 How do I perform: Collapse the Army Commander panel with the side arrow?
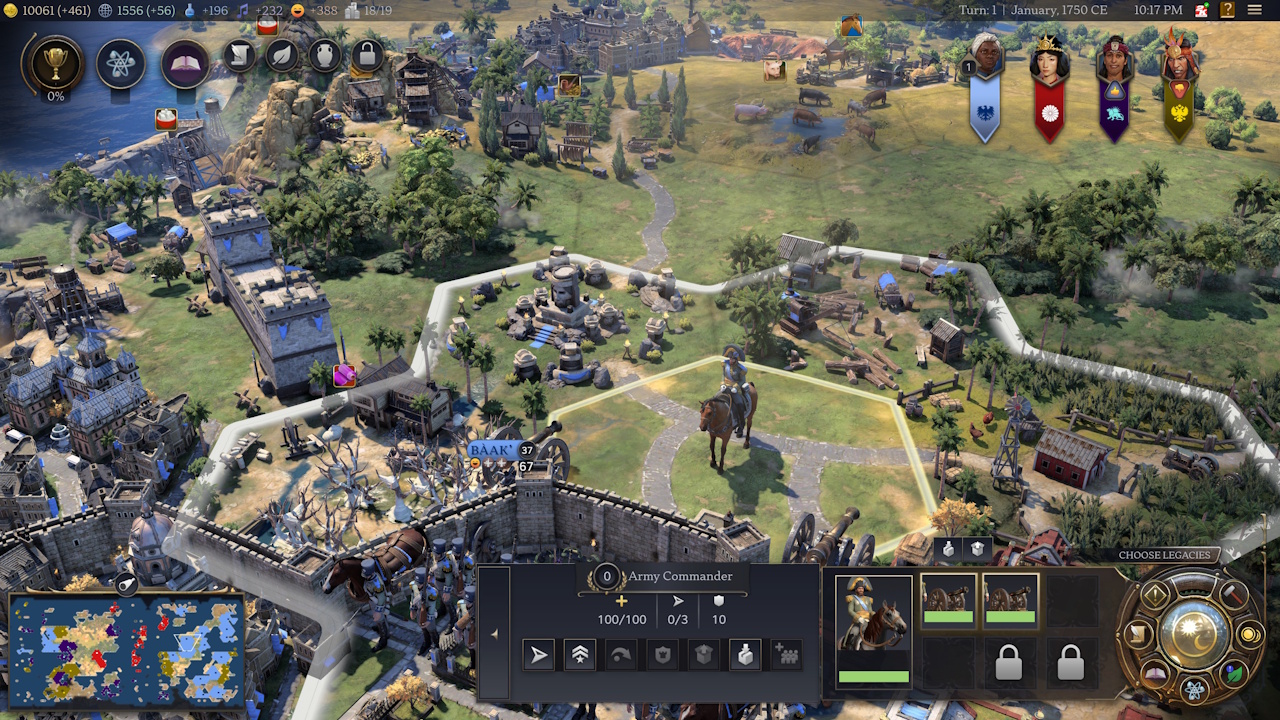[495, 632]
